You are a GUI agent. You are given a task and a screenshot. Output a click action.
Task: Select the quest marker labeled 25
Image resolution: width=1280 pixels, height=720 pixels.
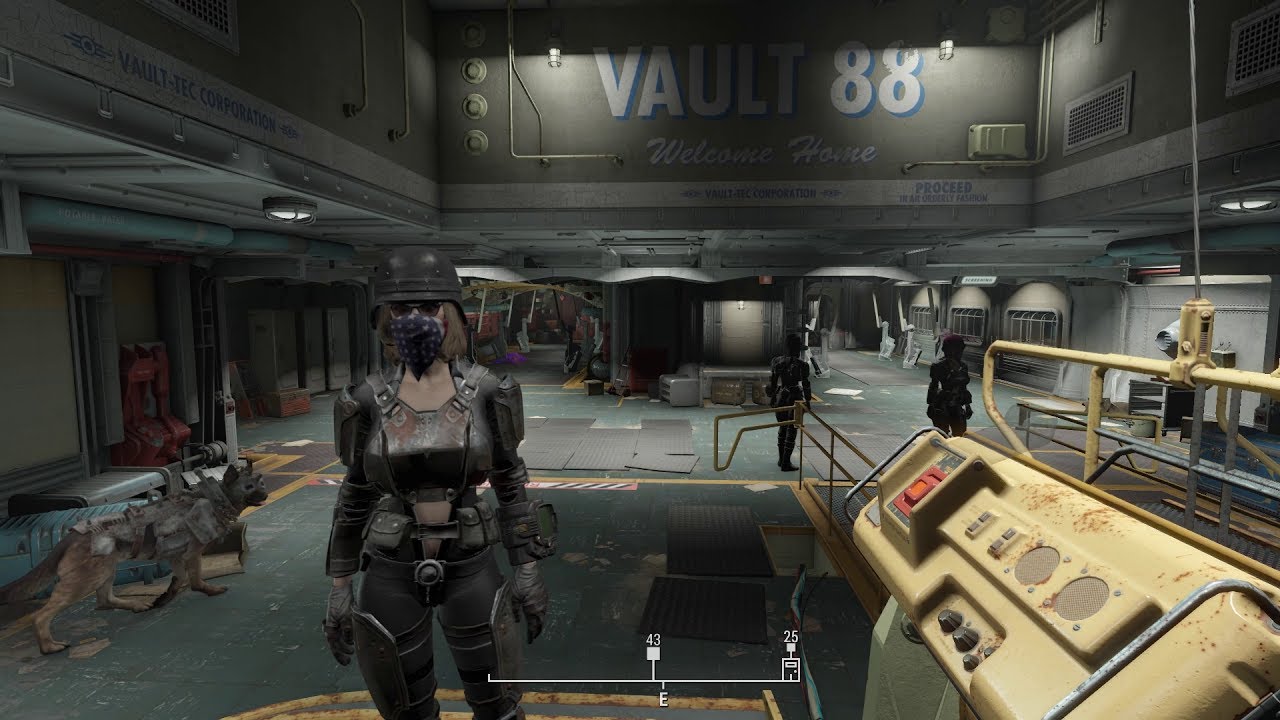click(791, 646)
